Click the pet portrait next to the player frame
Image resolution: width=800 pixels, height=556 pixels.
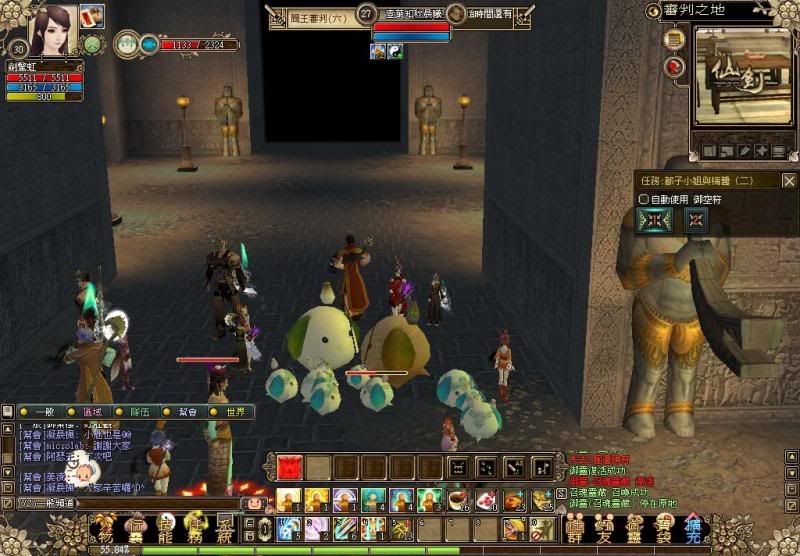(127, 44)
